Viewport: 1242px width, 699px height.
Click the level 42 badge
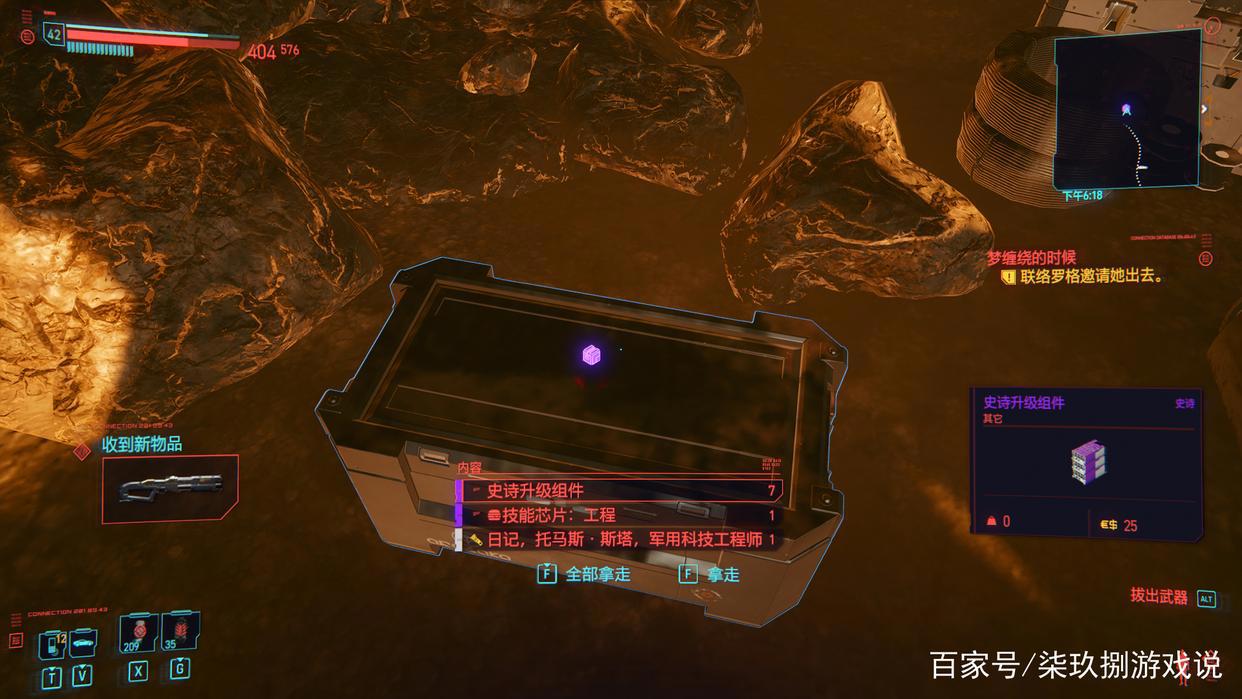point(54,33)
